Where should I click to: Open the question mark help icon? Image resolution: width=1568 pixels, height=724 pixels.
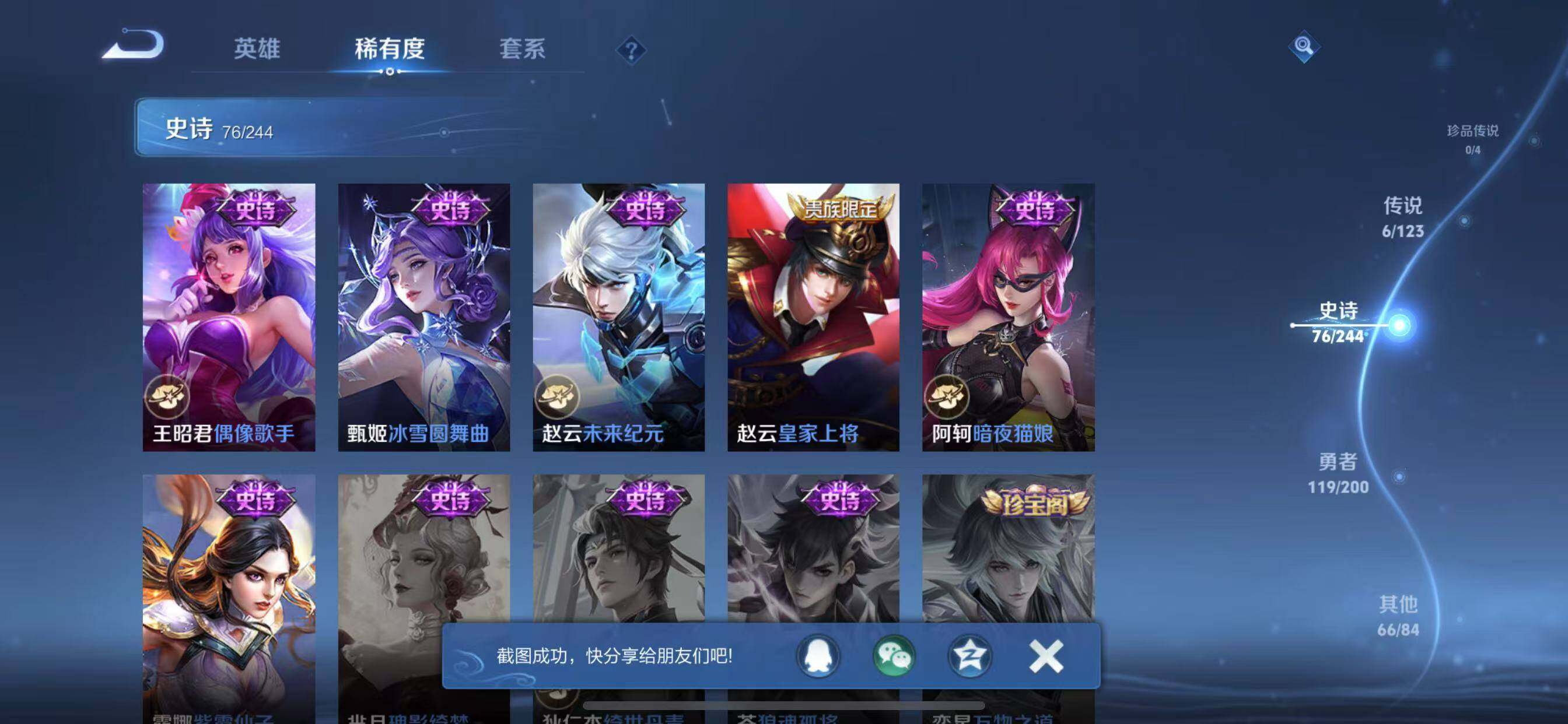coord(631,50)
